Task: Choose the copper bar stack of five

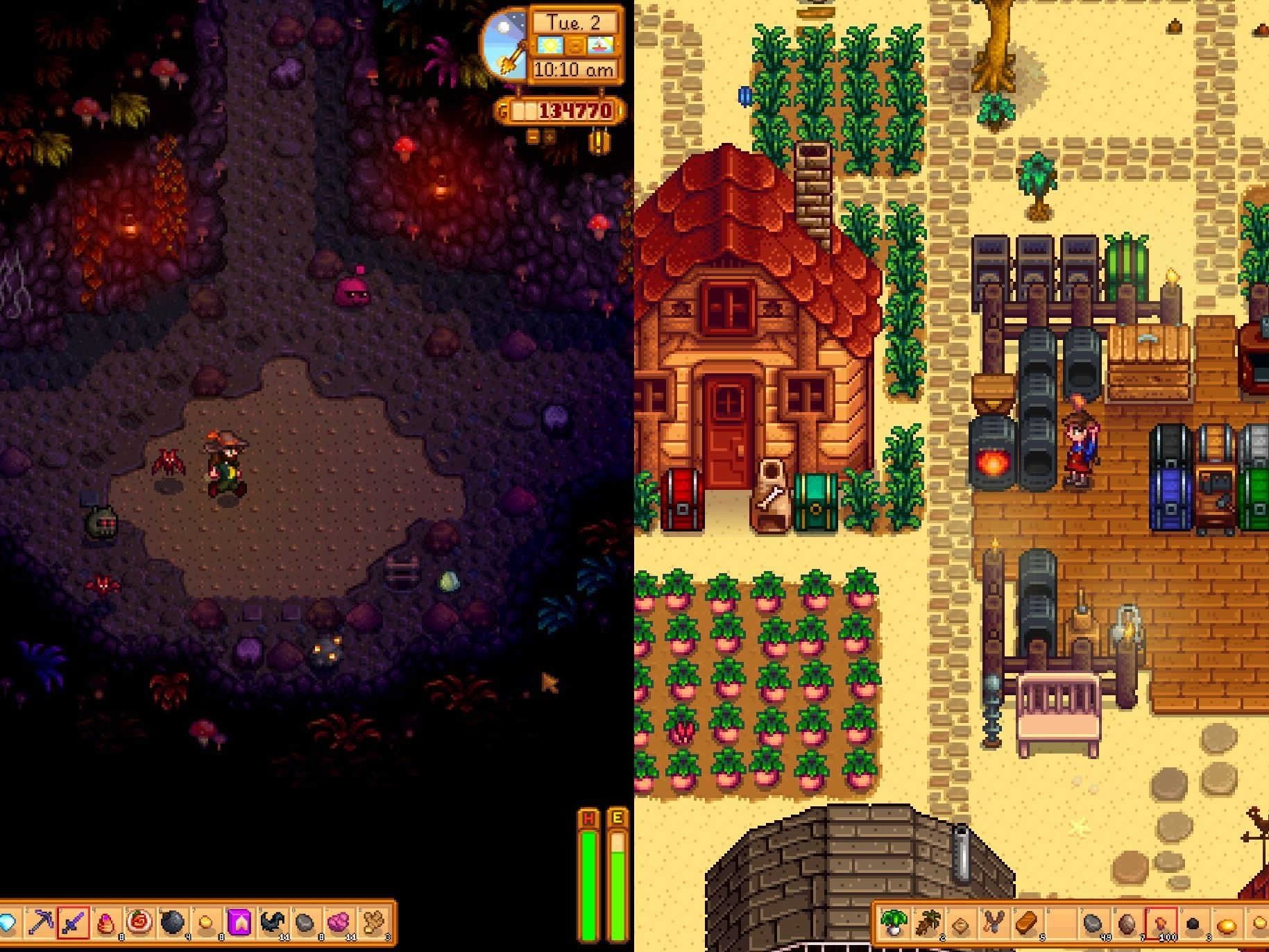Action: click(x=1027, y=923)
